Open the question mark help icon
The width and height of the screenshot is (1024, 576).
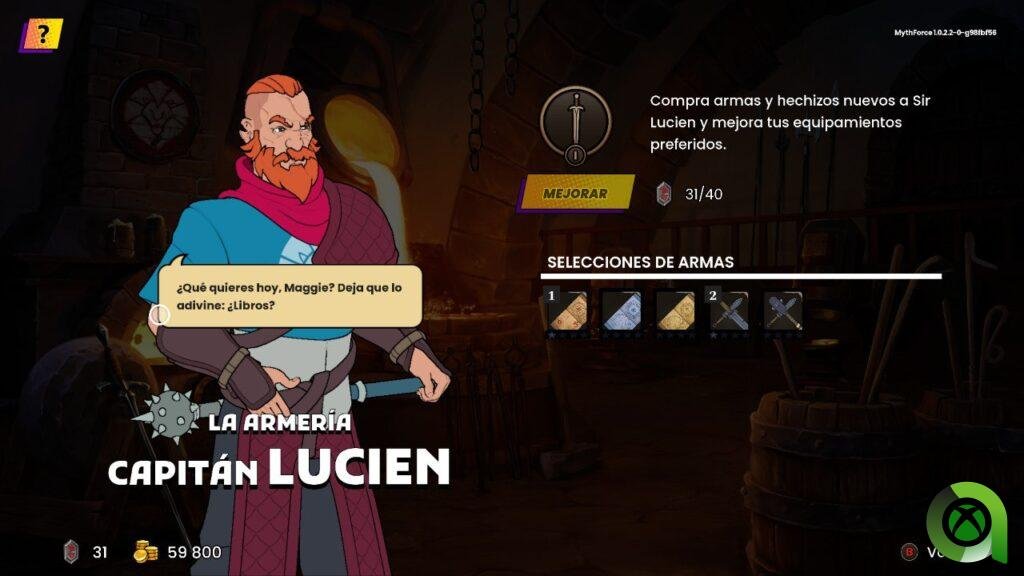coord(42,35)
